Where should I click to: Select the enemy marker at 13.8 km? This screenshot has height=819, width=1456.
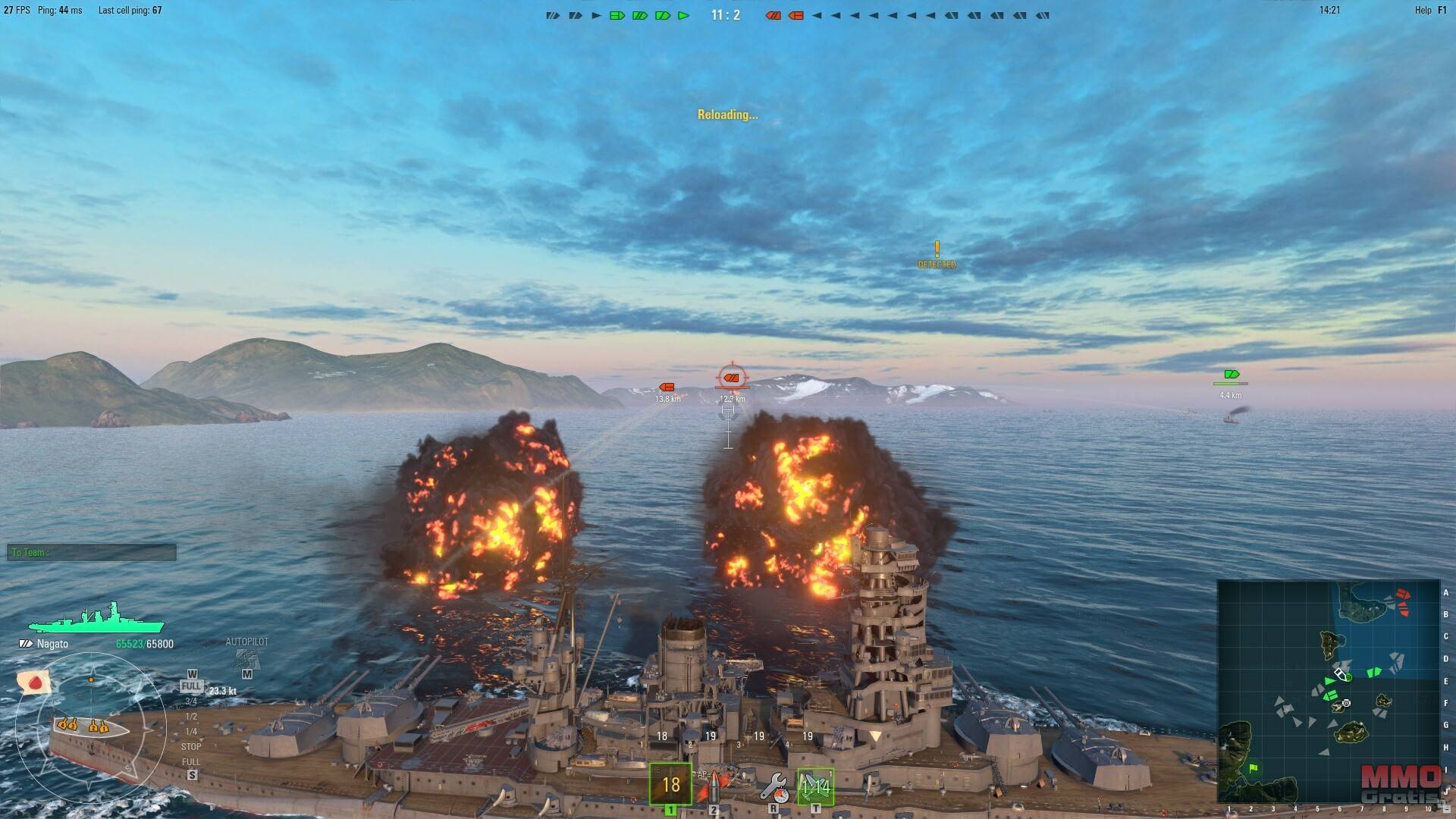(x=667, y=388)
